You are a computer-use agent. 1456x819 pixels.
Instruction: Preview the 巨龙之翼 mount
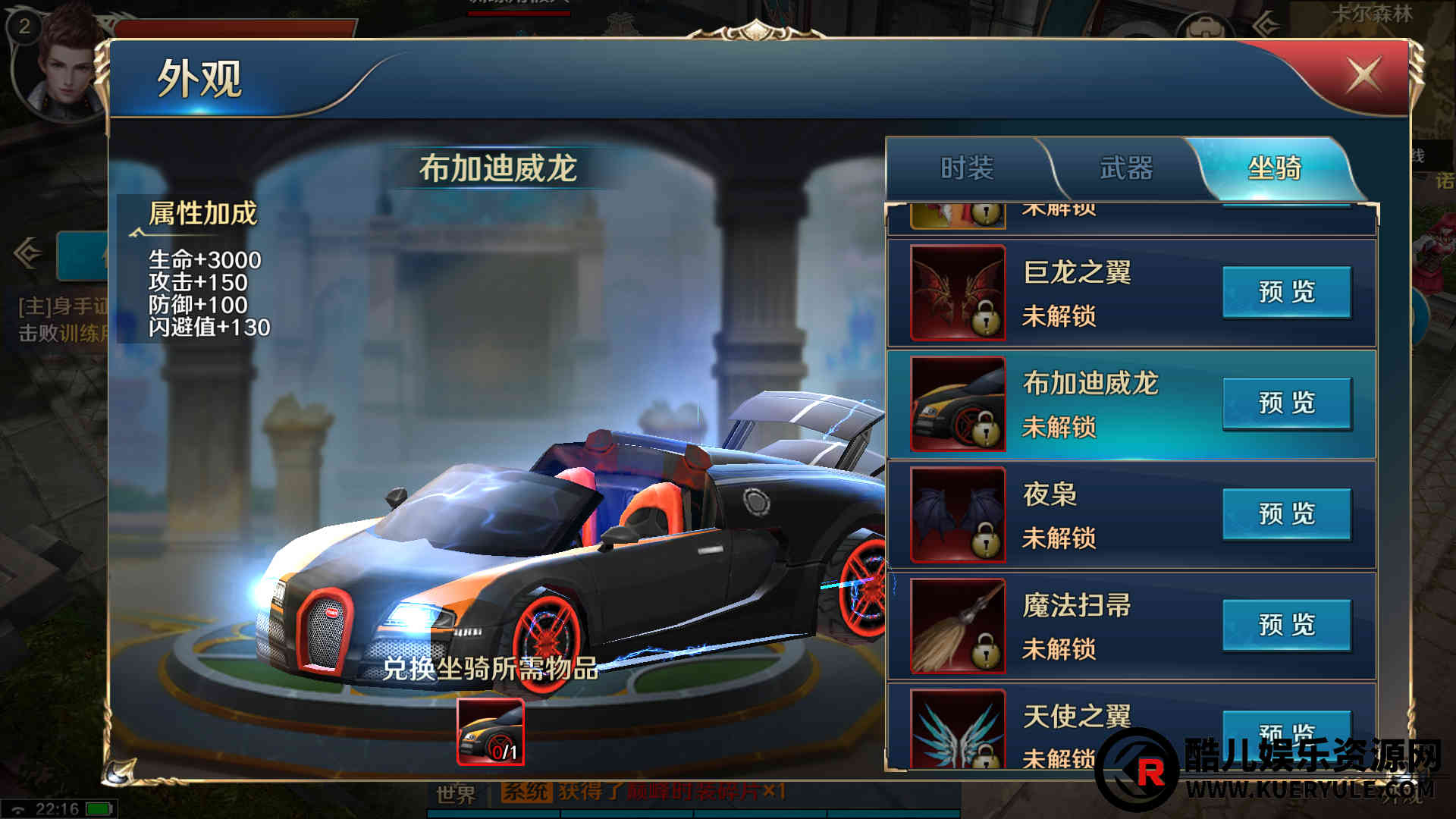click(x=1286, y=292)
